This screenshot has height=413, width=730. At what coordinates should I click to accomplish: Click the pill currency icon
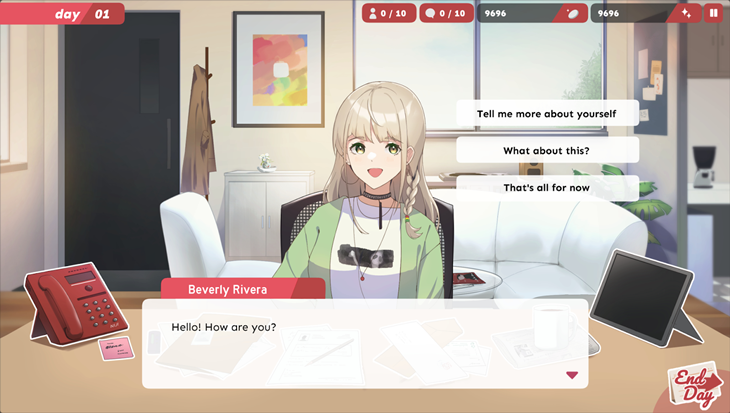(573, 13)
